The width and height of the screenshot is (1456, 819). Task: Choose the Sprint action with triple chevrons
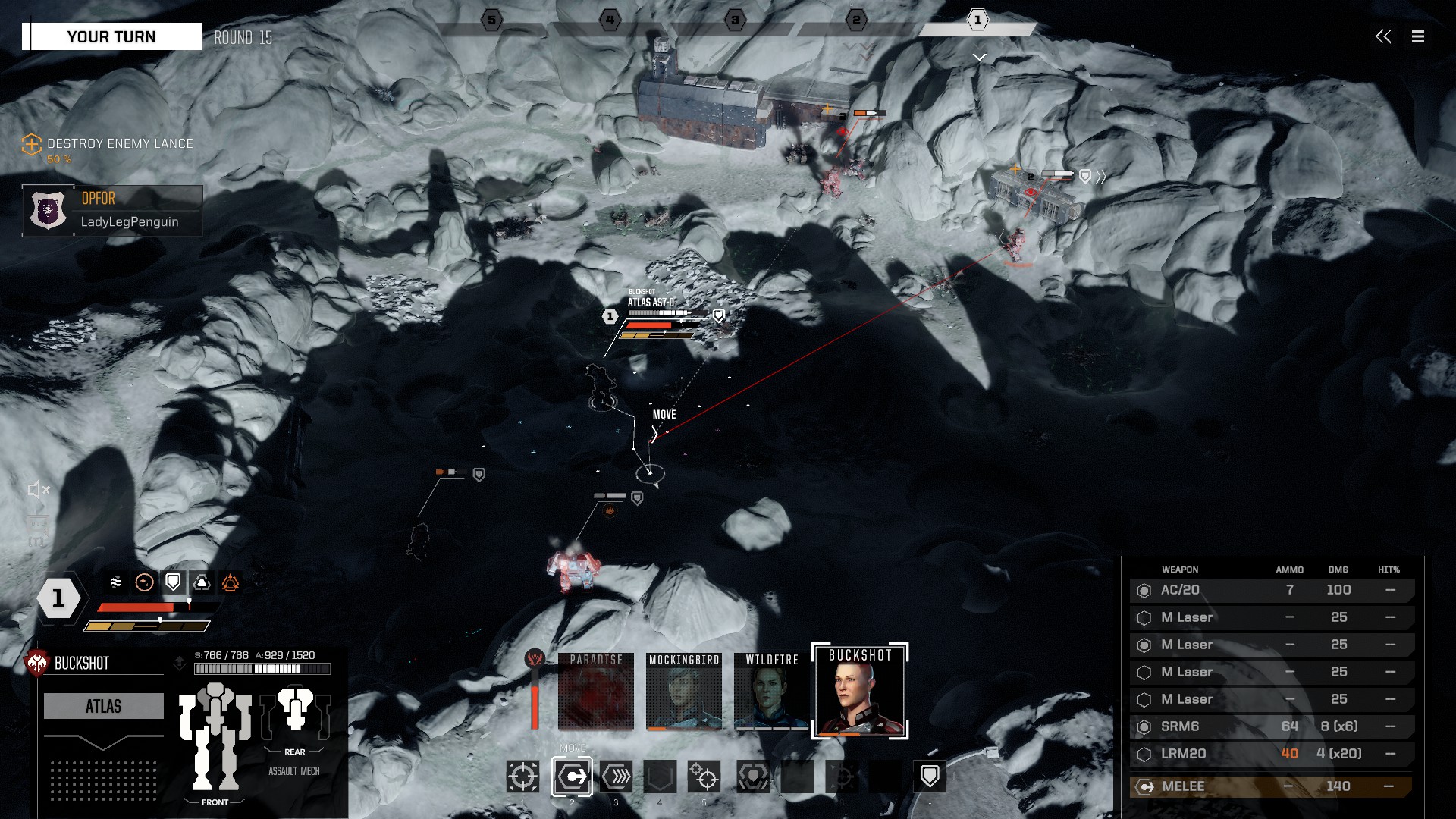[x=617, y=777]
